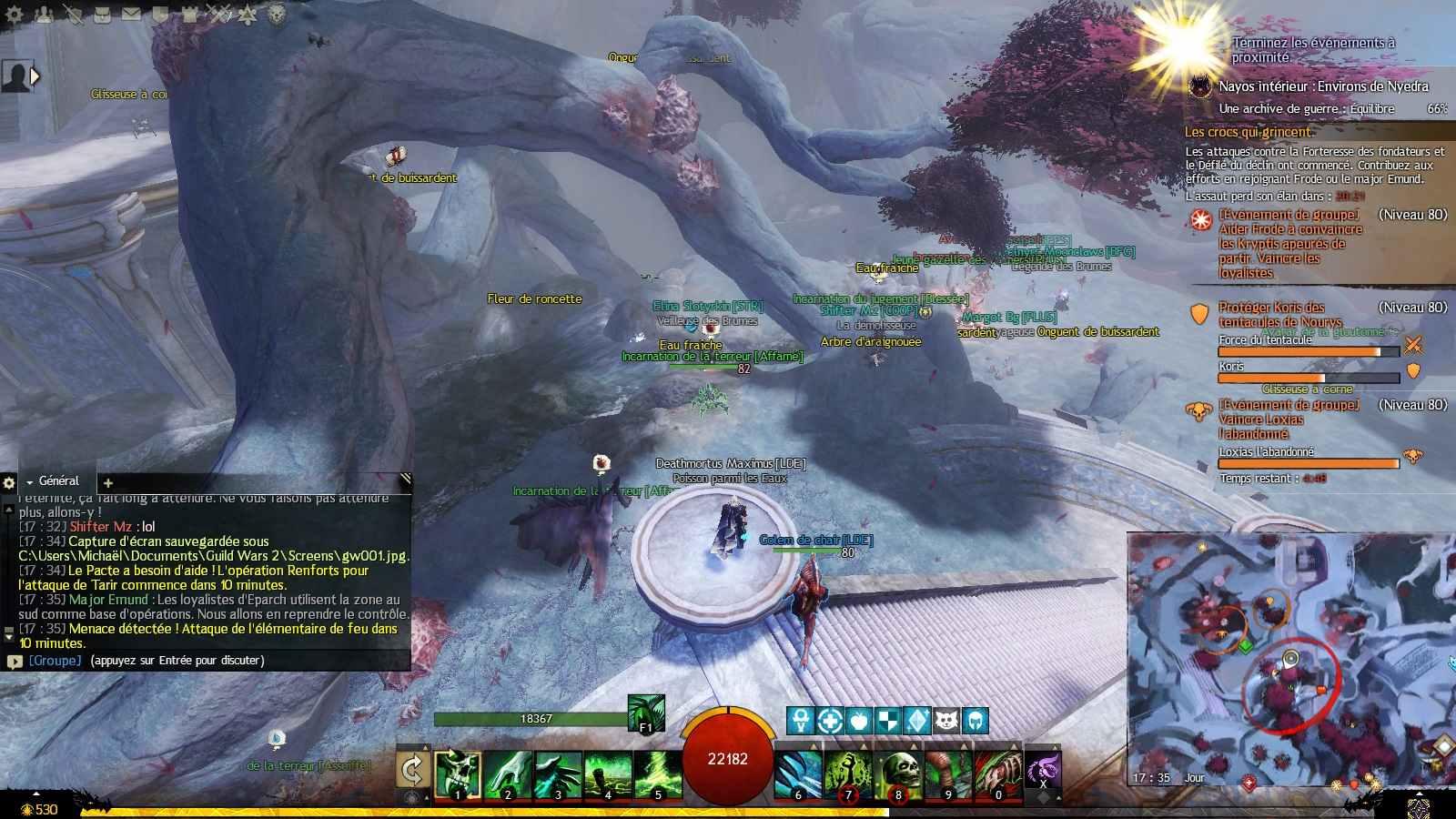Open the hero panel icon
Viewport: 1456px width, 819px height.
[x=72, y=14]
